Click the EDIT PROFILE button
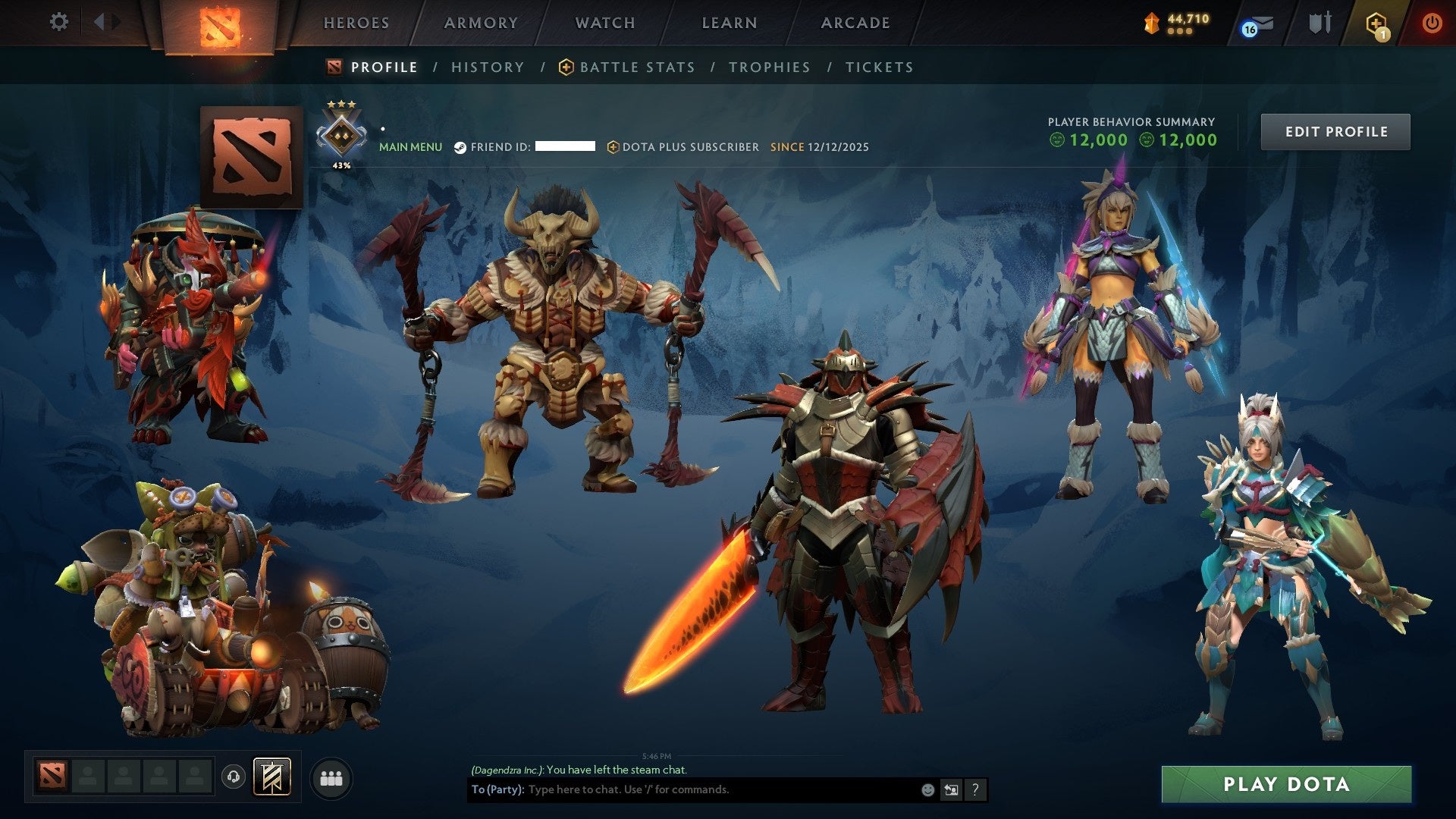Viewport: 1456px width, 819px height. coord(1335,130)
